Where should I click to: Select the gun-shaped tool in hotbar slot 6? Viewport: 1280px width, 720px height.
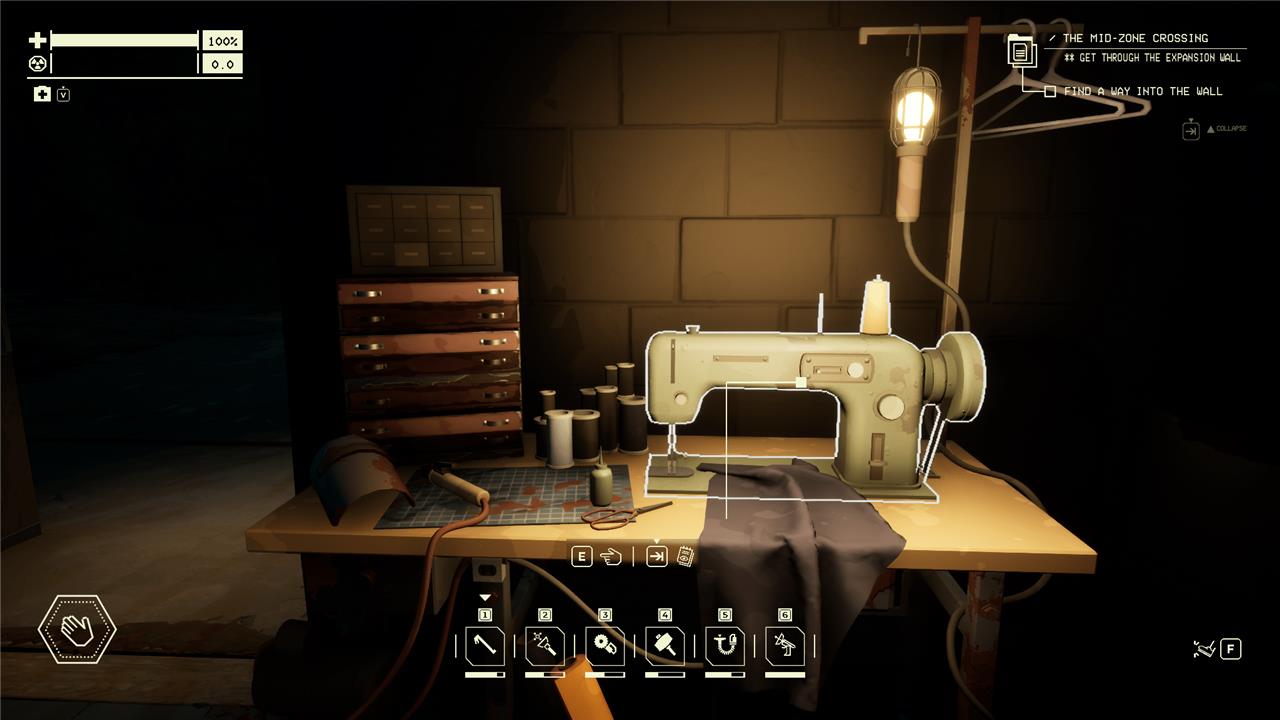785,646
